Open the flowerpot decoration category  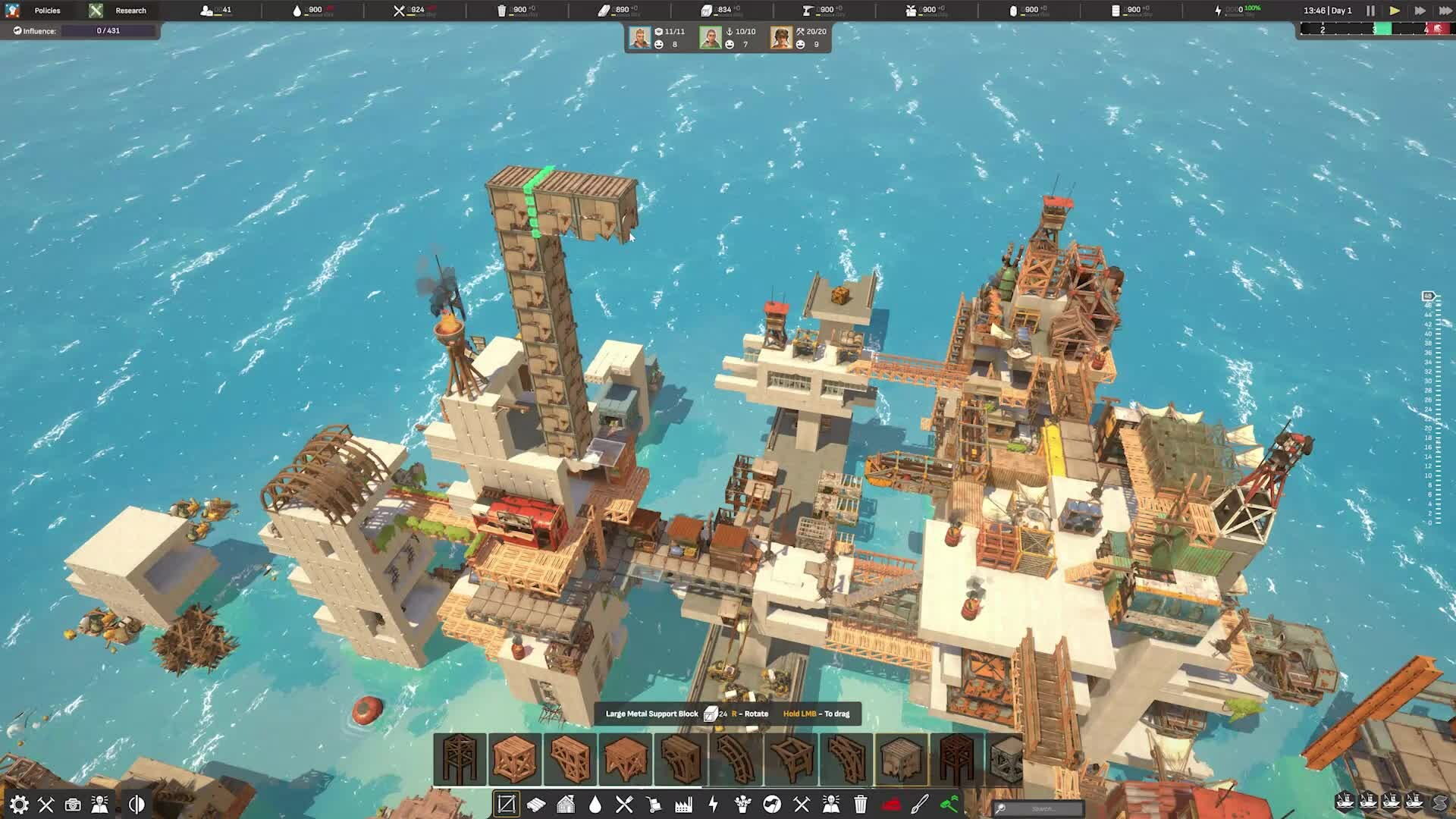click(742, 804)
